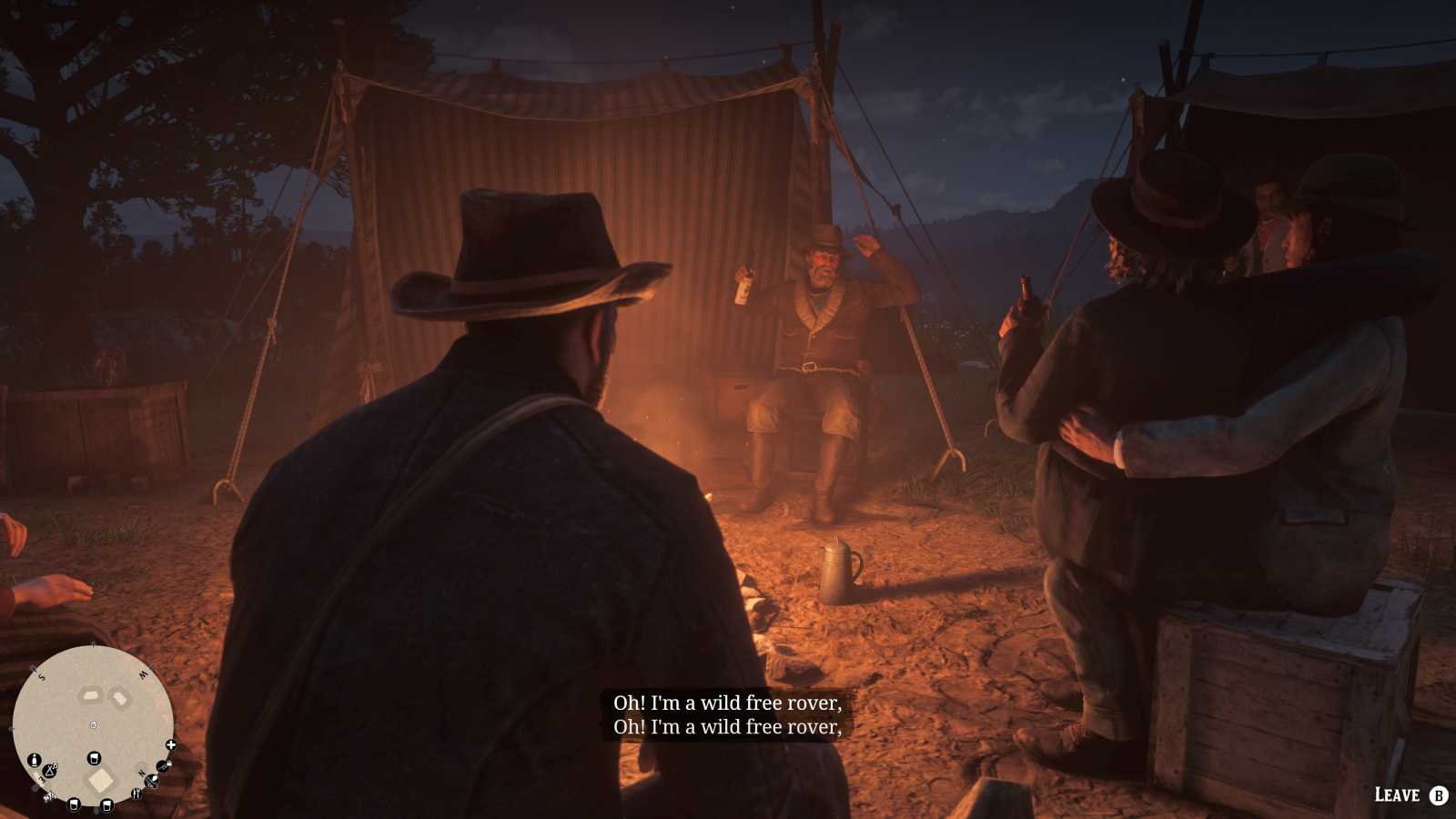Click the plus icon on the minimap edge
The image size is (1456, 819).
pos(172,744)
